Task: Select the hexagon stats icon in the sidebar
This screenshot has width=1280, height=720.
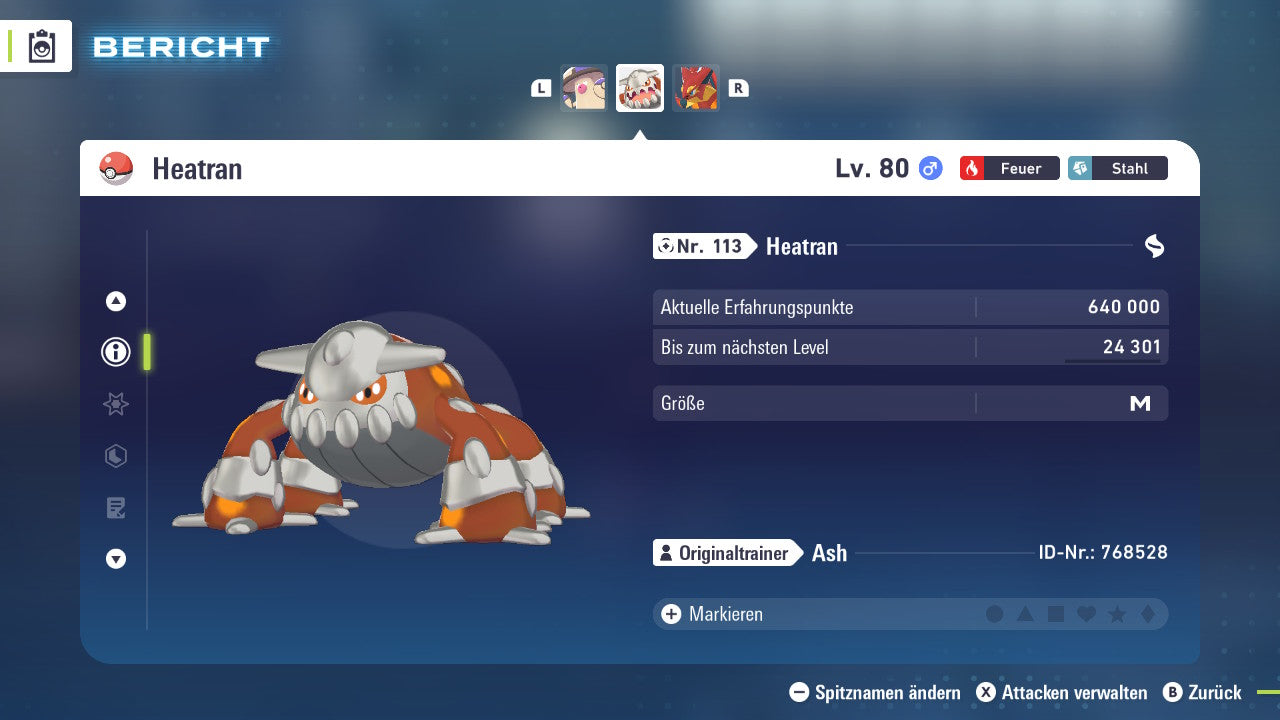Action: click(115, 456)
